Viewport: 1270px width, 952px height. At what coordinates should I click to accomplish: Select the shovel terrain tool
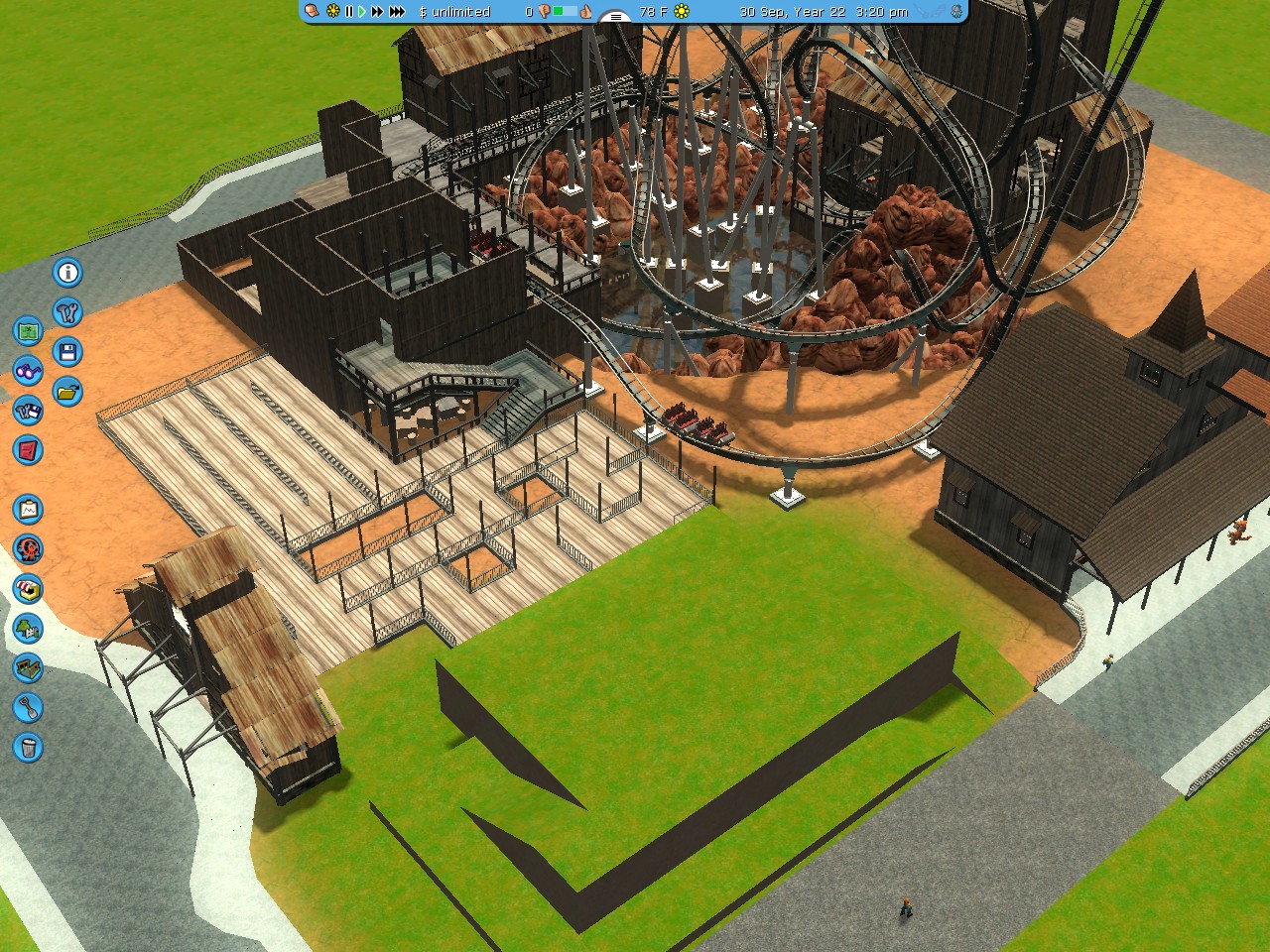point(28,708)
